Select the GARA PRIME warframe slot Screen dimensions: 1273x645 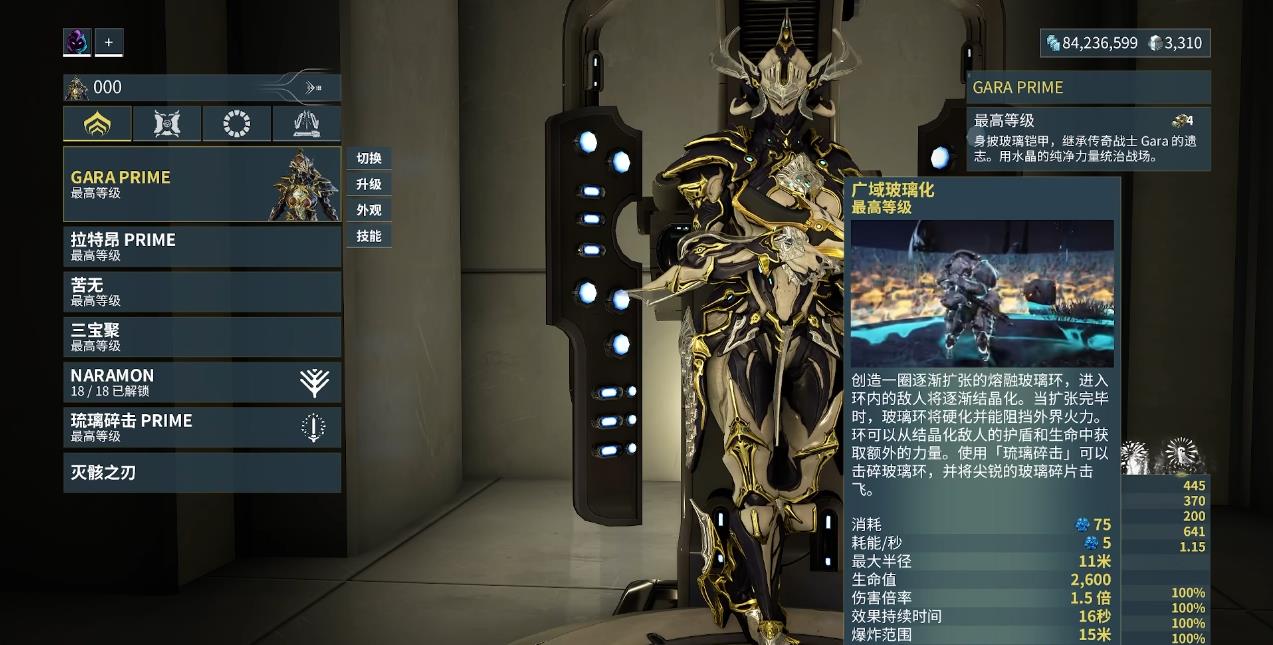[201, 184]
